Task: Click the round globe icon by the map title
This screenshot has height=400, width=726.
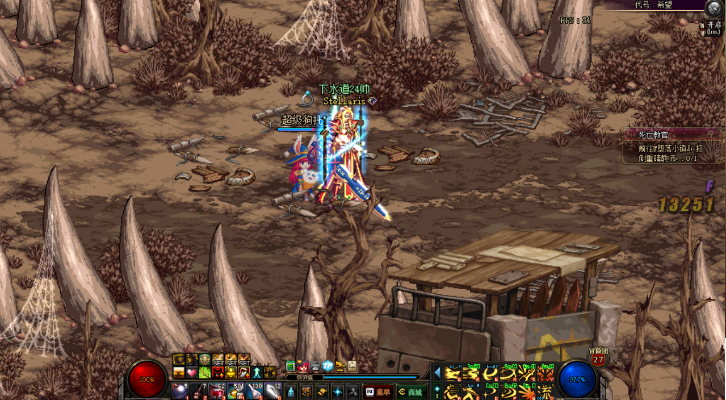Action: point(713,8)
